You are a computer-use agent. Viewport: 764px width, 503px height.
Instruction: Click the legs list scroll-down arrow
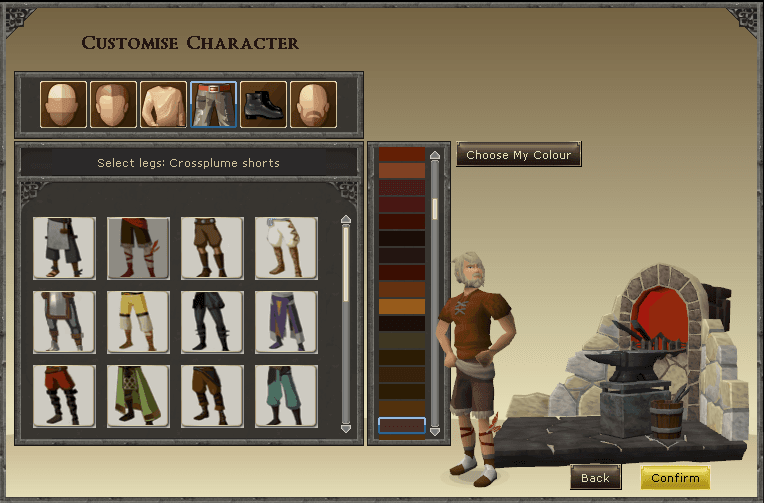[x=346, y=428]
